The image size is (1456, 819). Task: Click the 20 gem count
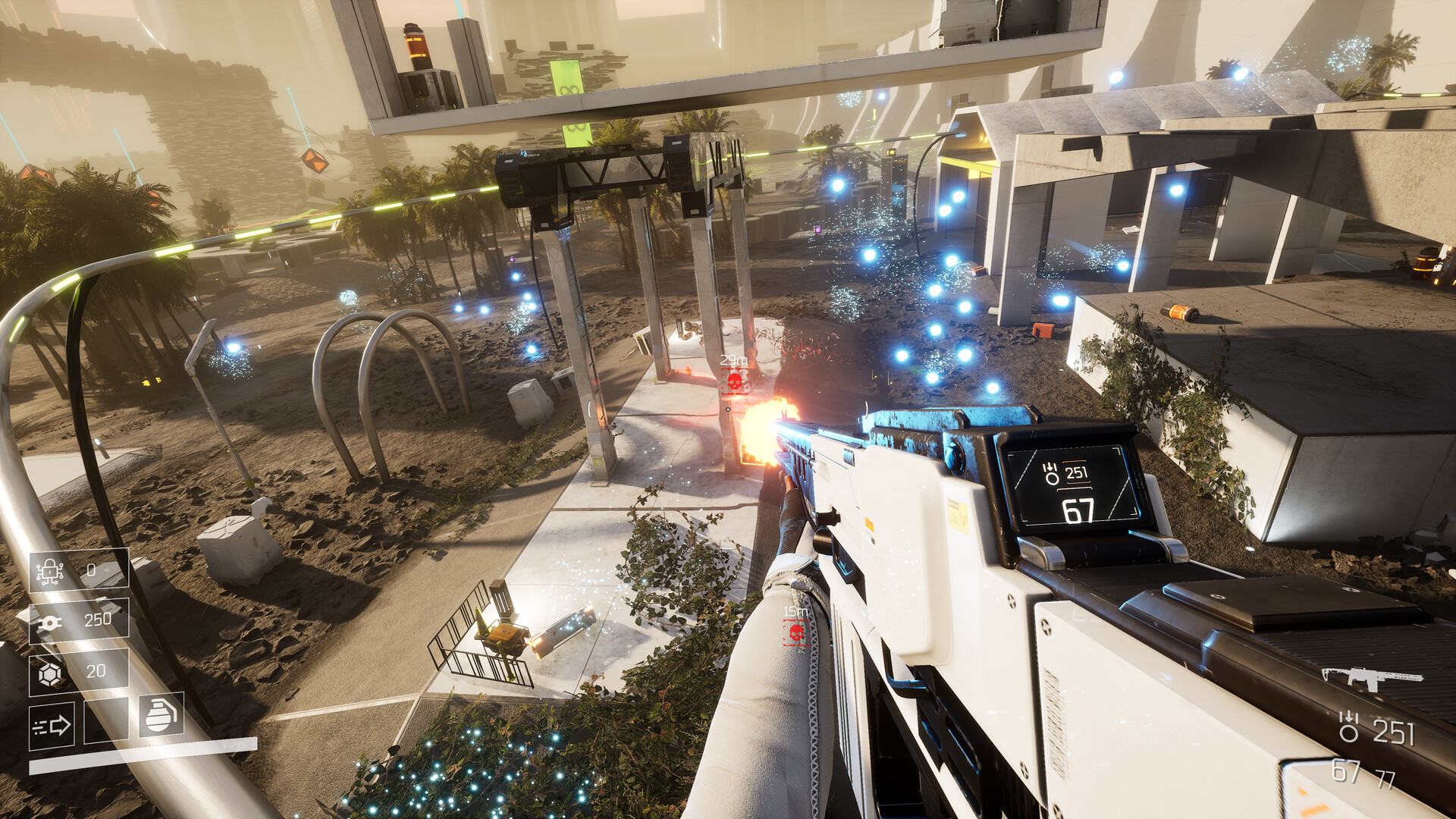(96, 670)
